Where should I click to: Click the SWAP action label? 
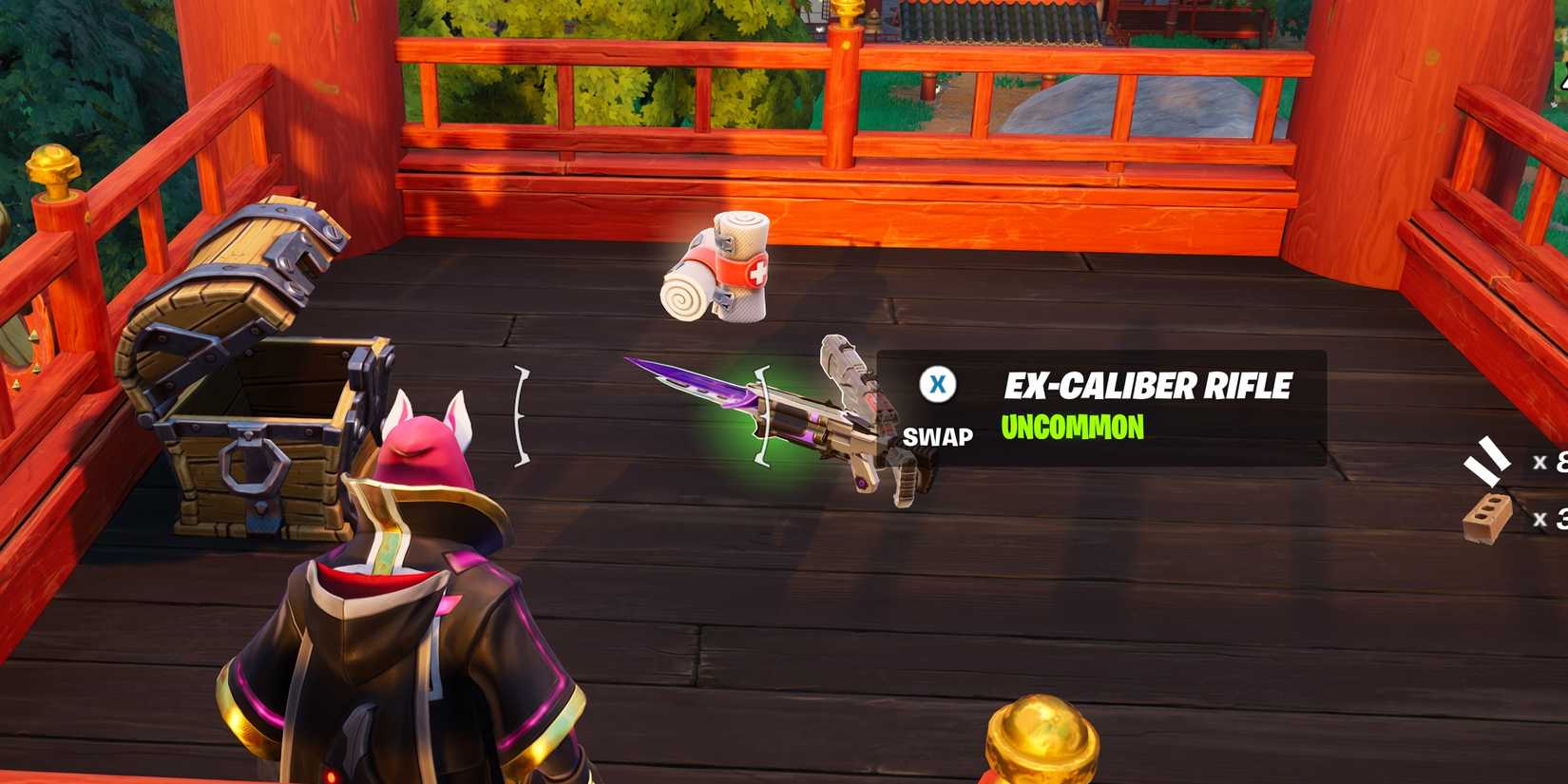tap(939, 438)
